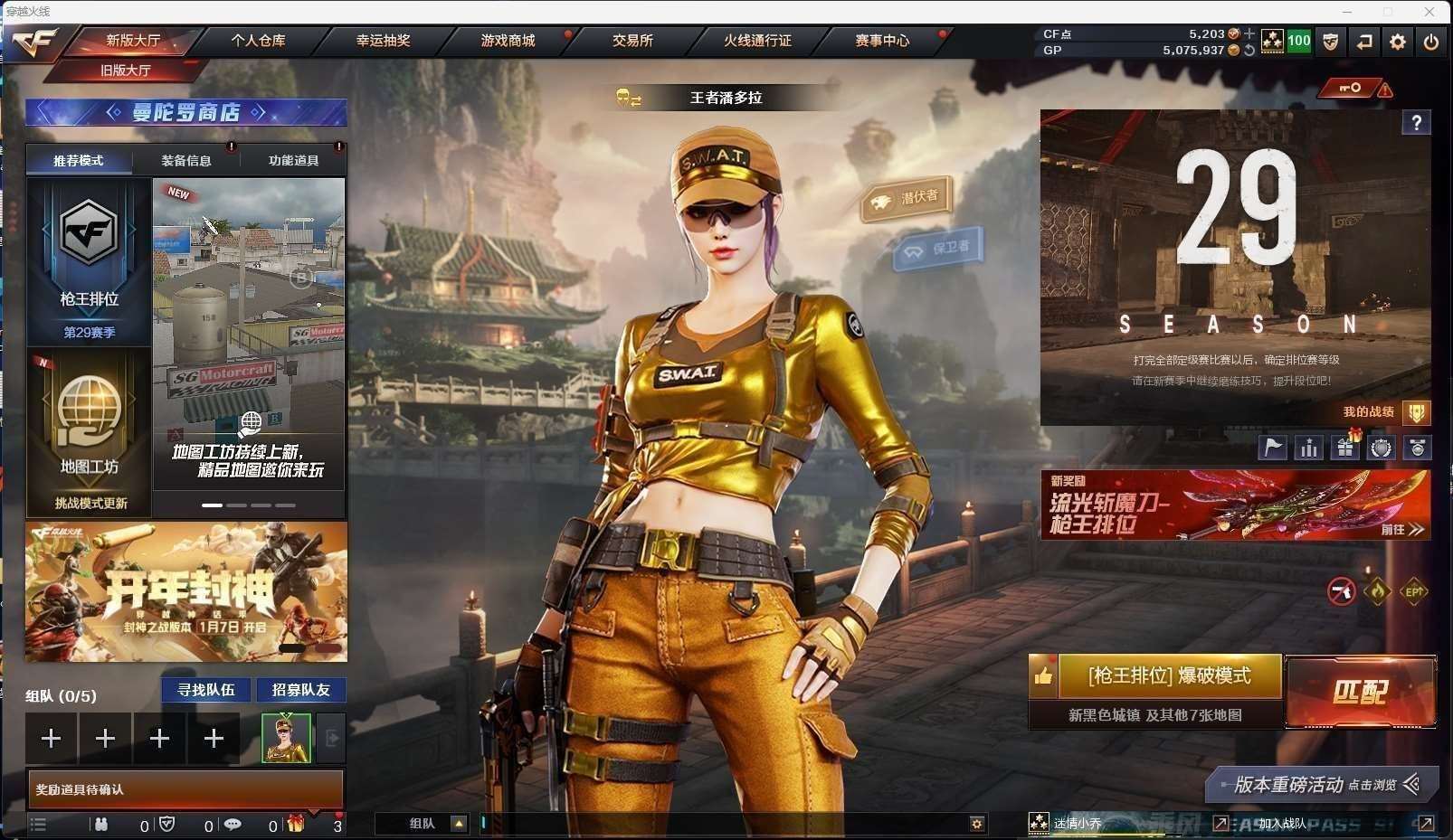Open the 火线通行证 pass menu
1453x840 pixels.
click(x=757, y=41)
